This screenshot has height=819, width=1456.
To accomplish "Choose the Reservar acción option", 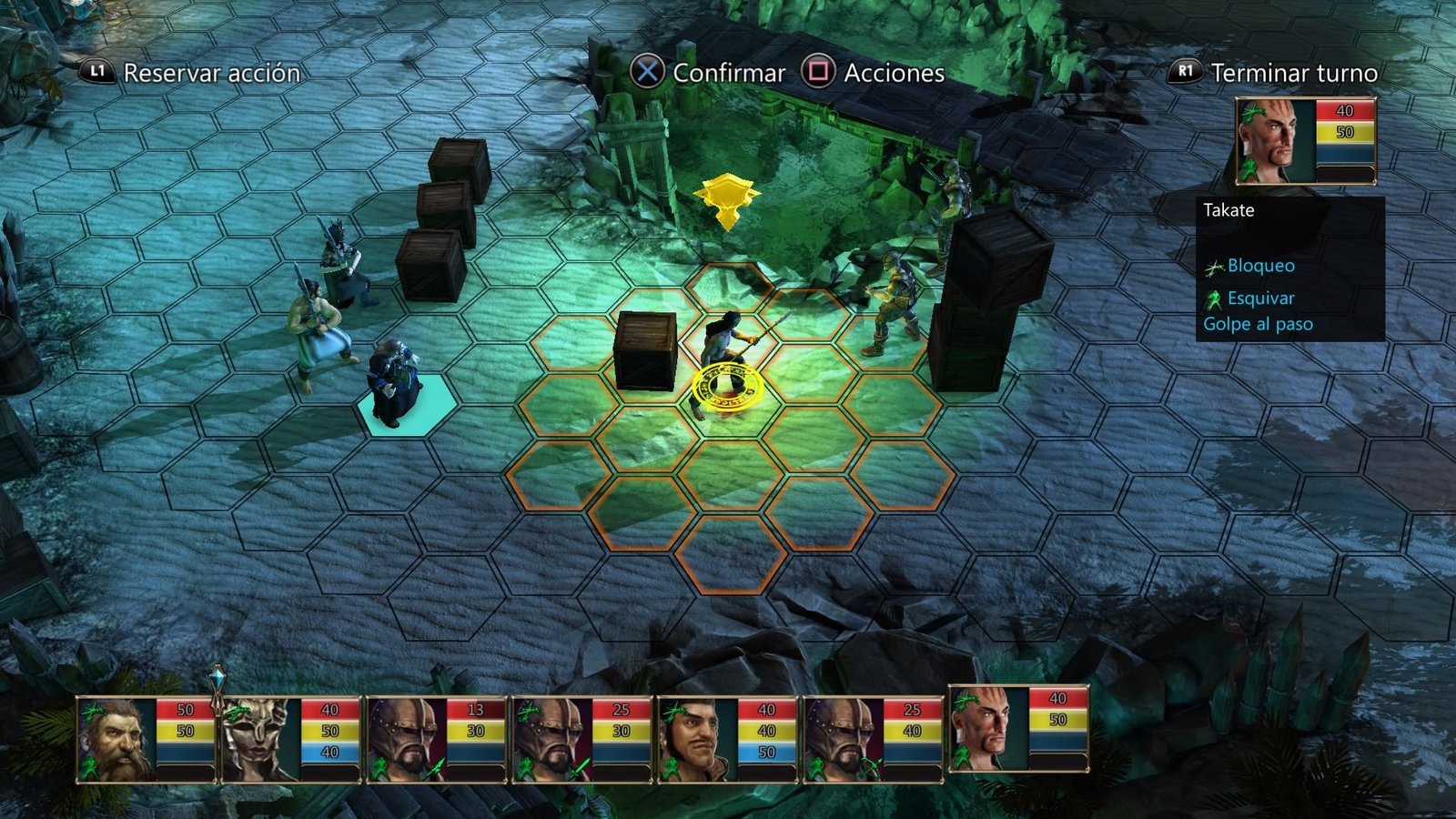I will (211, 73).
